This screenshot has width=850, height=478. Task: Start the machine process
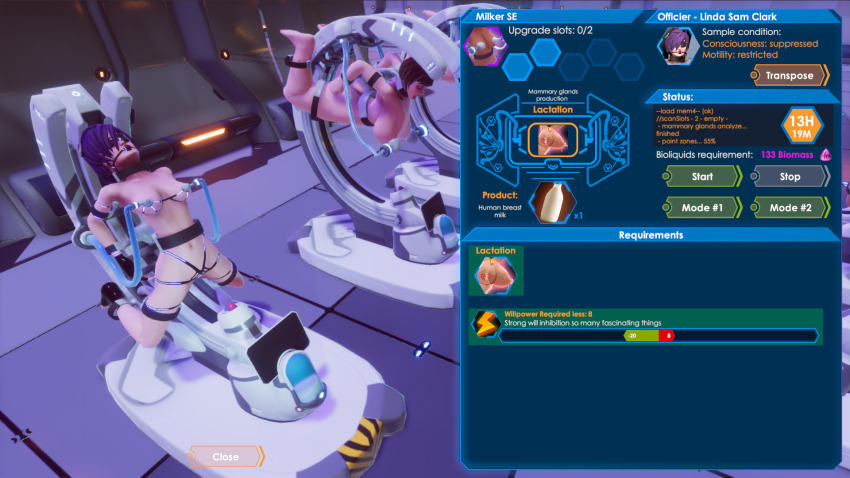pyautogui.click(x=702, y=177)
